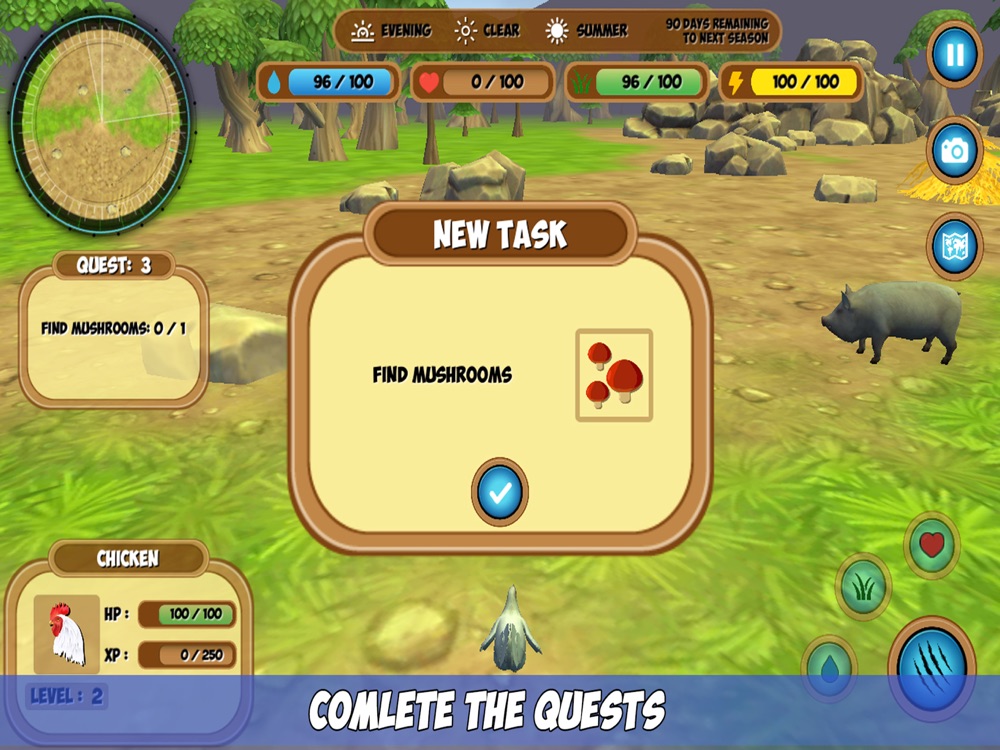1000x750 pixels.
Task: Click the mushroom icon in task window
Action: tap(614, 375)
